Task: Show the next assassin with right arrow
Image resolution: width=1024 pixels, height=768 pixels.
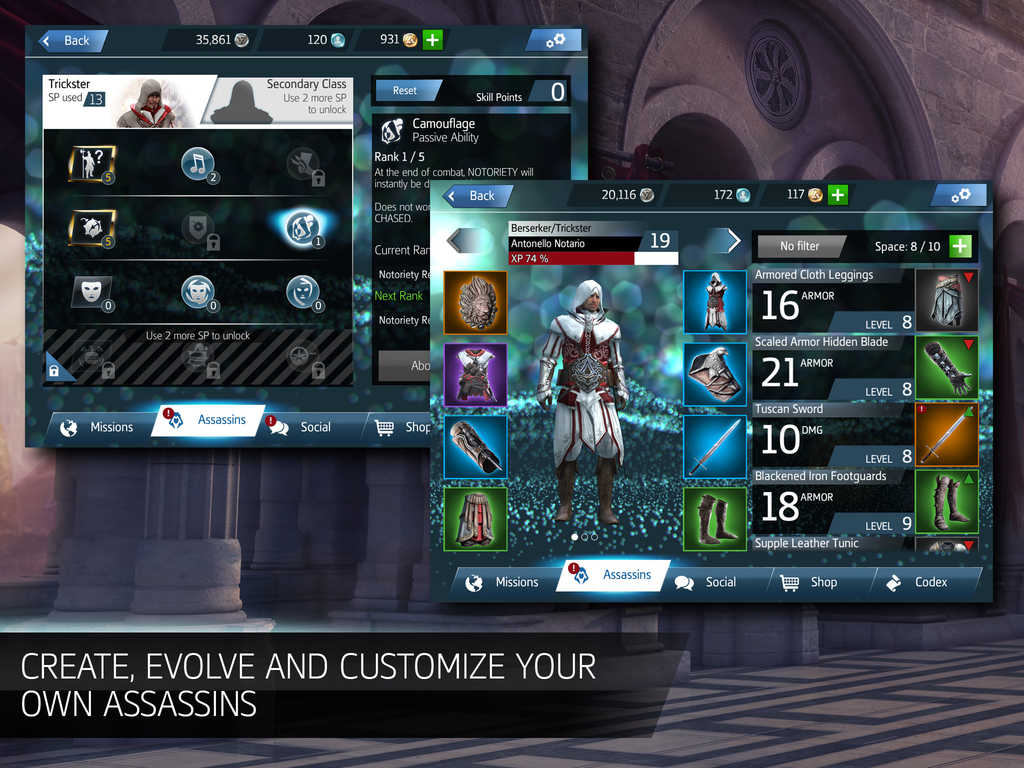Action: click(x=733, y=241)
